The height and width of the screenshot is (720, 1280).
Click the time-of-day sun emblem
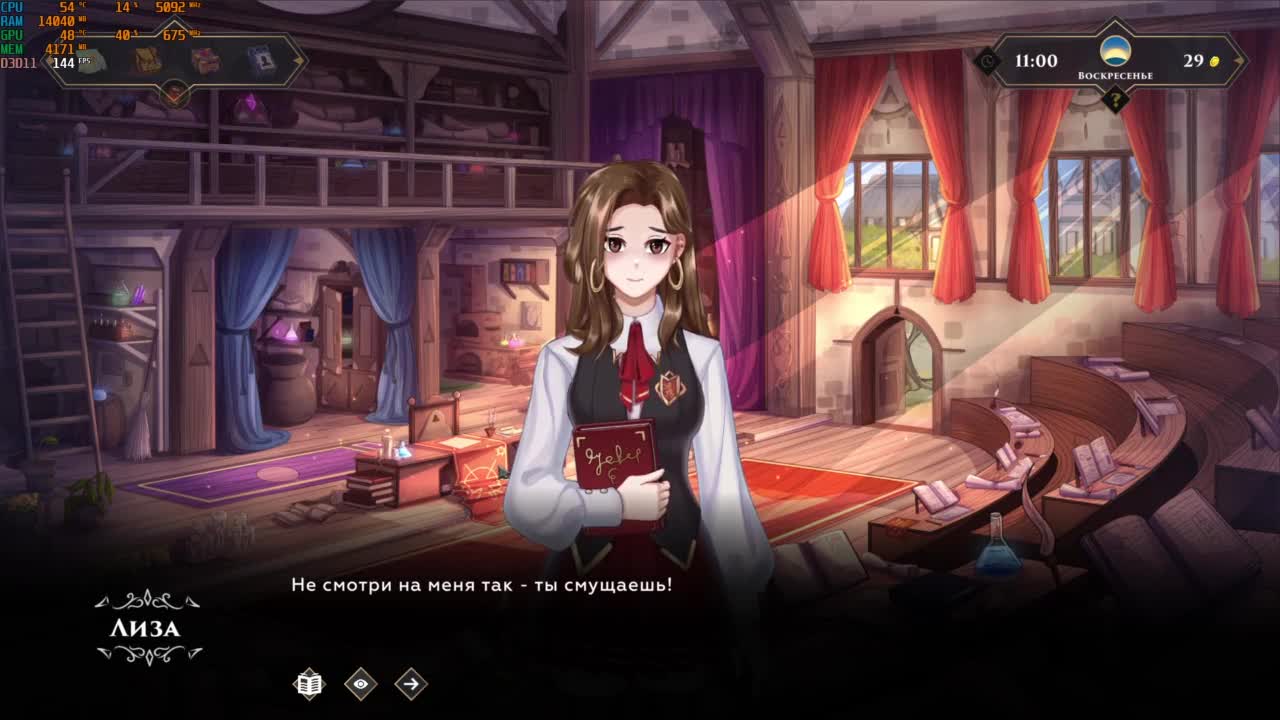pyautogui.click(x=1115, y=51)
